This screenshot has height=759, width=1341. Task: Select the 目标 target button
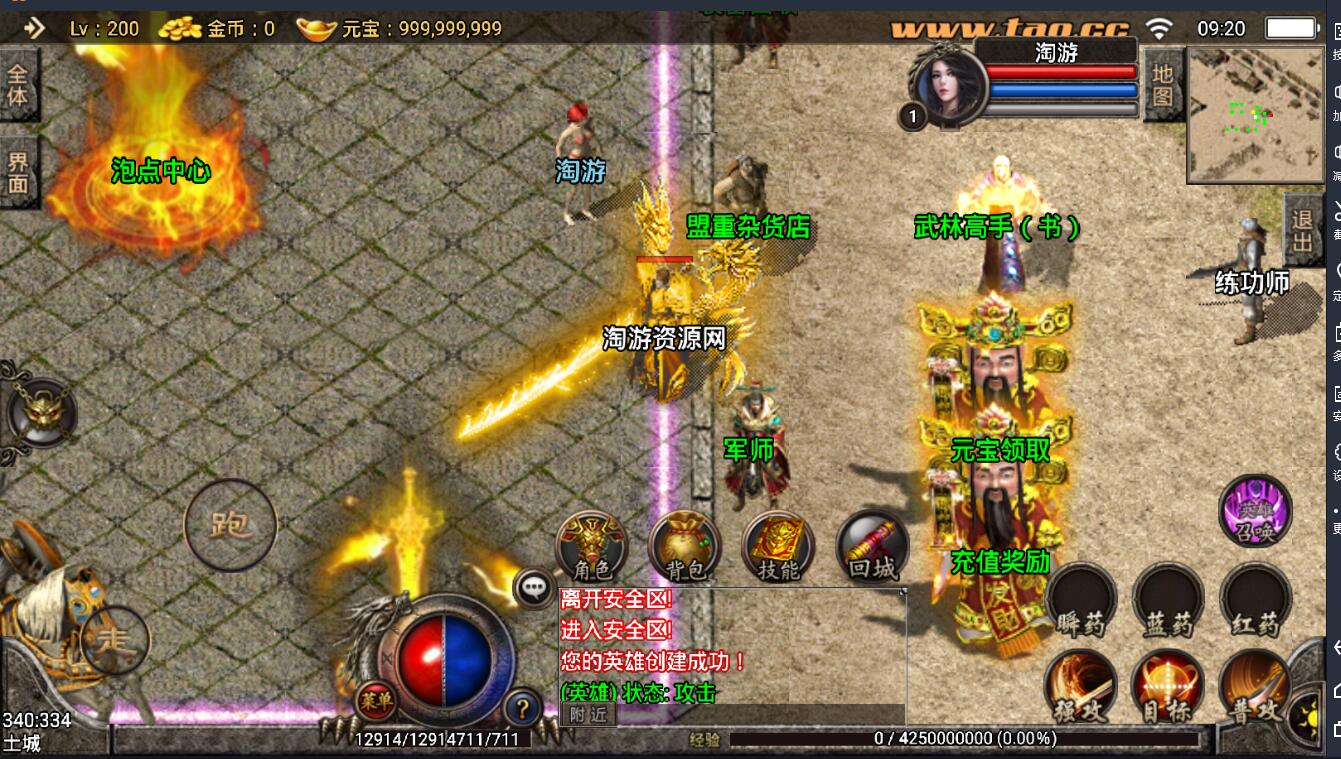click(x=1168, y=687)
